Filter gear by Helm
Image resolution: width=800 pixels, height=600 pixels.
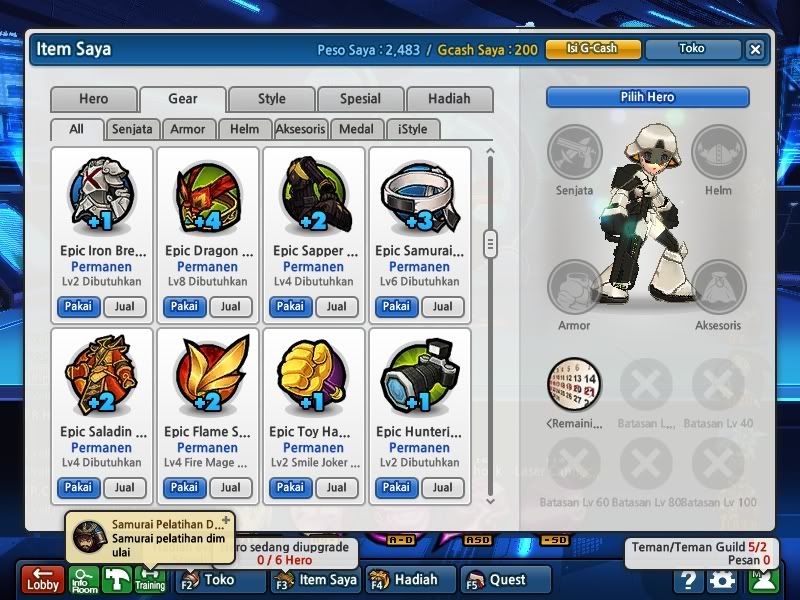(244, 129)
